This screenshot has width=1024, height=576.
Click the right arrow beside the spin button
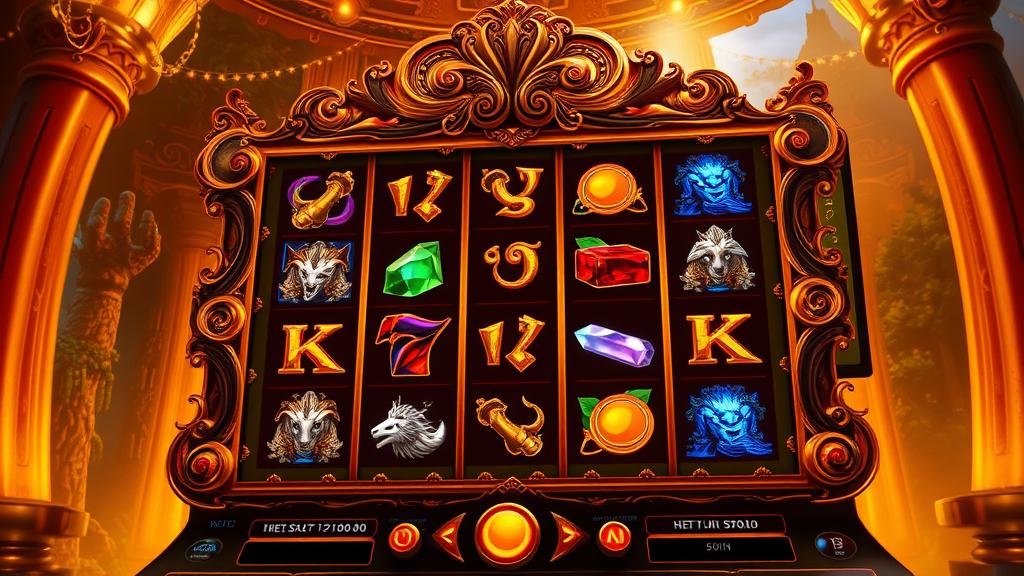(x=566, y=536)
